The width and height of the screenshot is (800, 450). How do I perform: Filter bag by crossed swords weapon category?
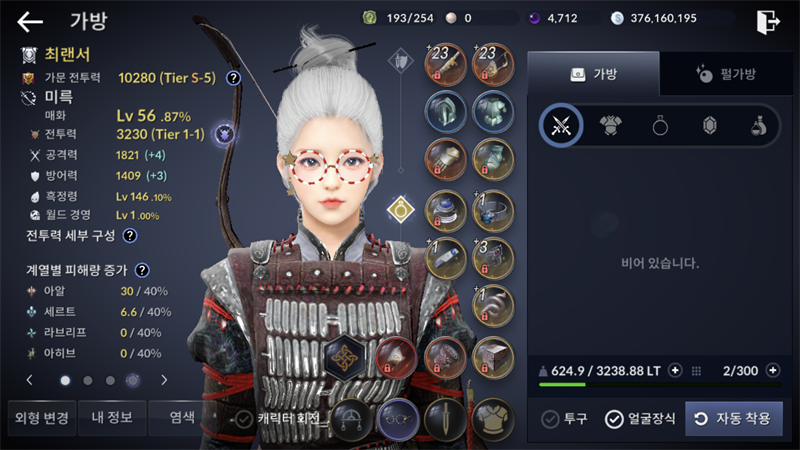(x=560, y=125)
